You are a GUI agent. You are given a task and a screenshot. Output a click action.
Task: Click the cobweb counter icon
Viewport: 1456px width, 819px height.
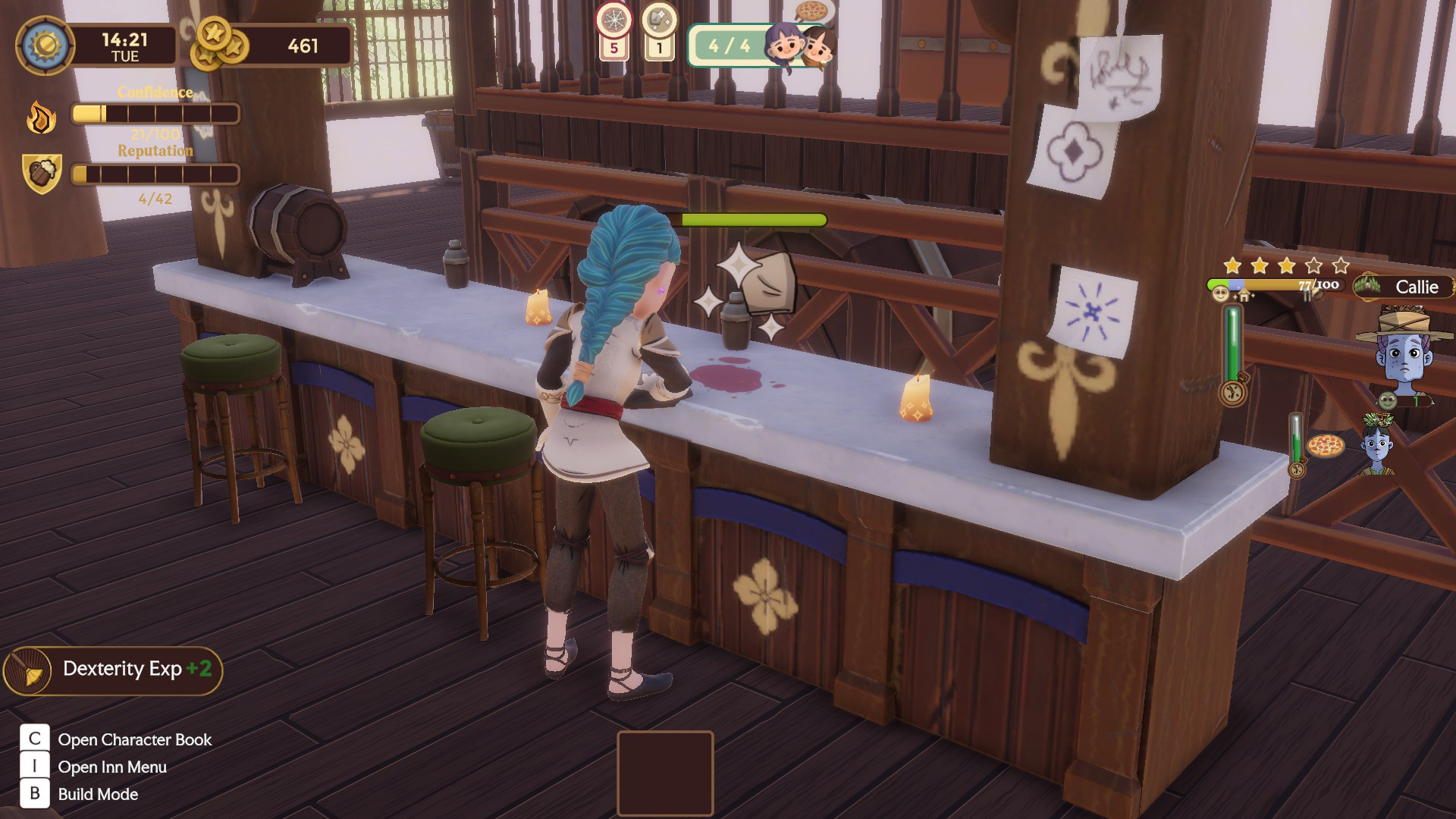click(613, 20)
